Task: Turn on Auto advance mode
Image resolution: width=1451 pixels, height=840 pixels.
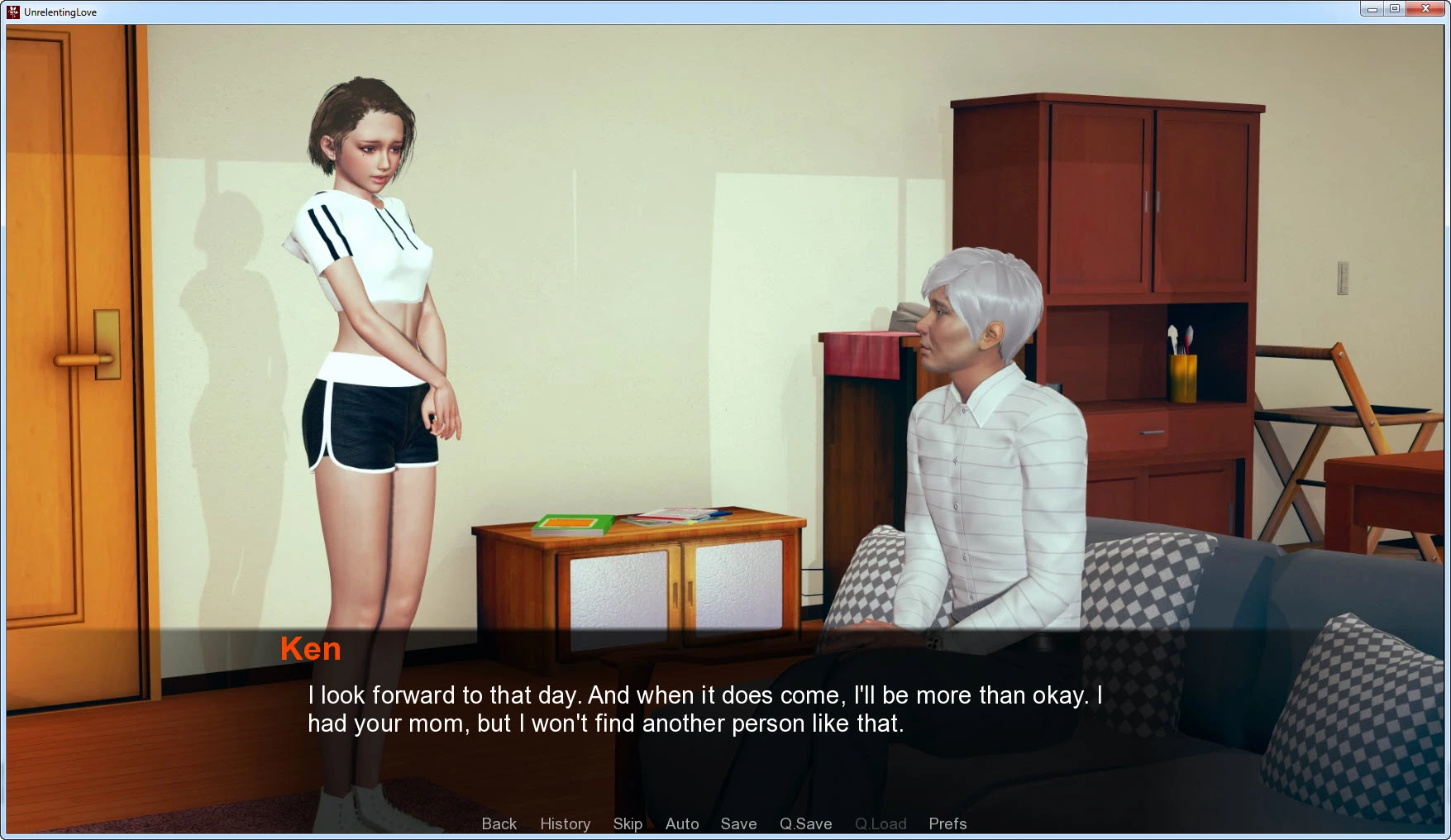Action: (682, 823)
